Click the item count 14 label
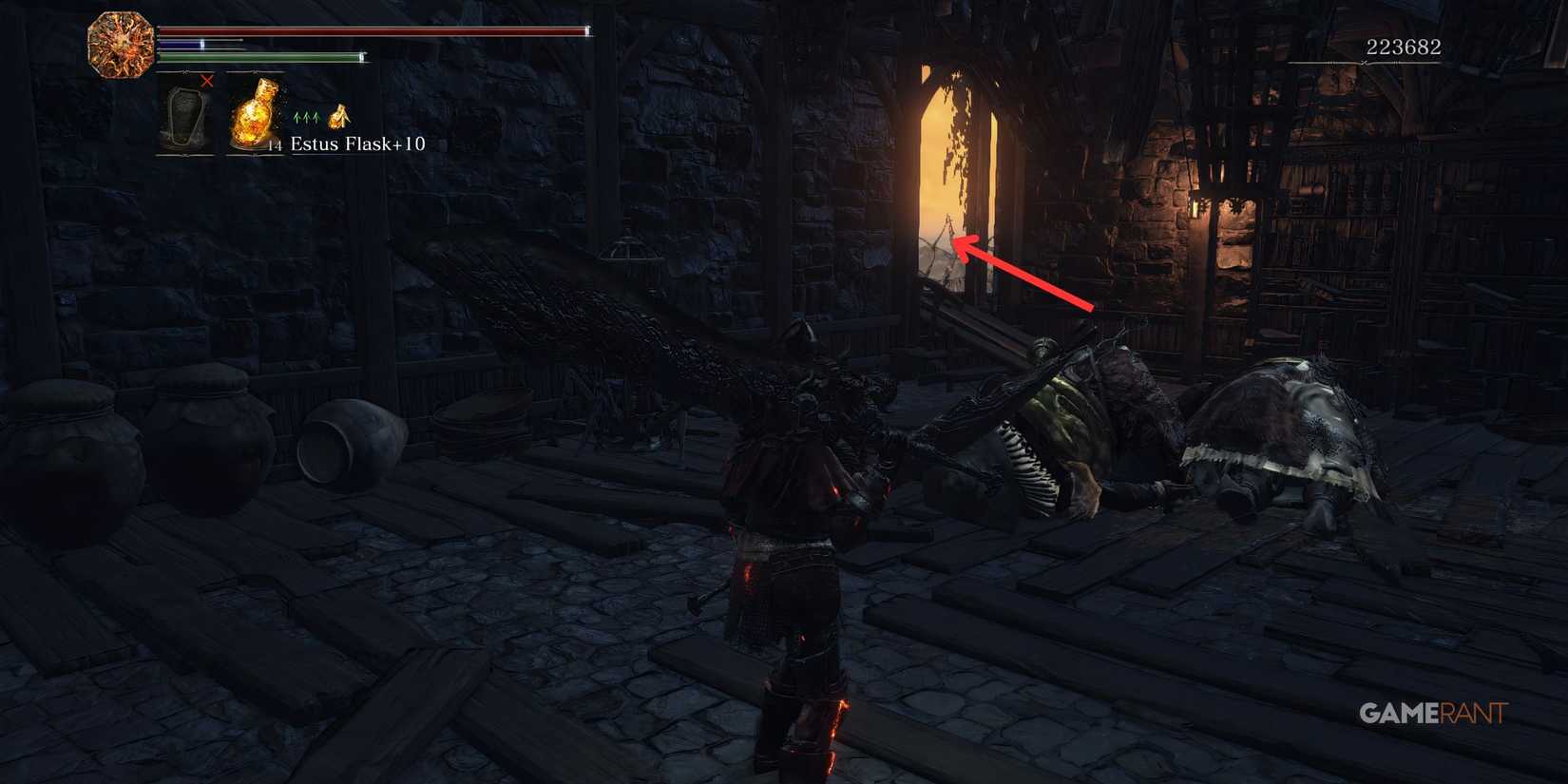The height and width of the screenshot is (784, 1568). point(274,145)
